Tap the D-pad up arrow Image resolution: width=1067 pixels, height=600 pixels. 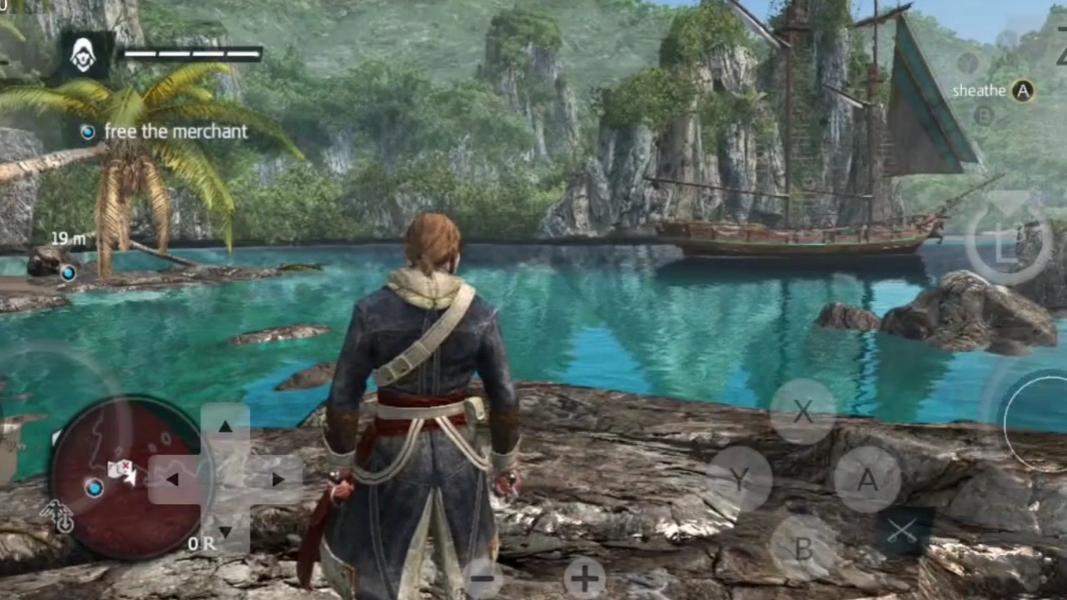[x=225, y=427]
